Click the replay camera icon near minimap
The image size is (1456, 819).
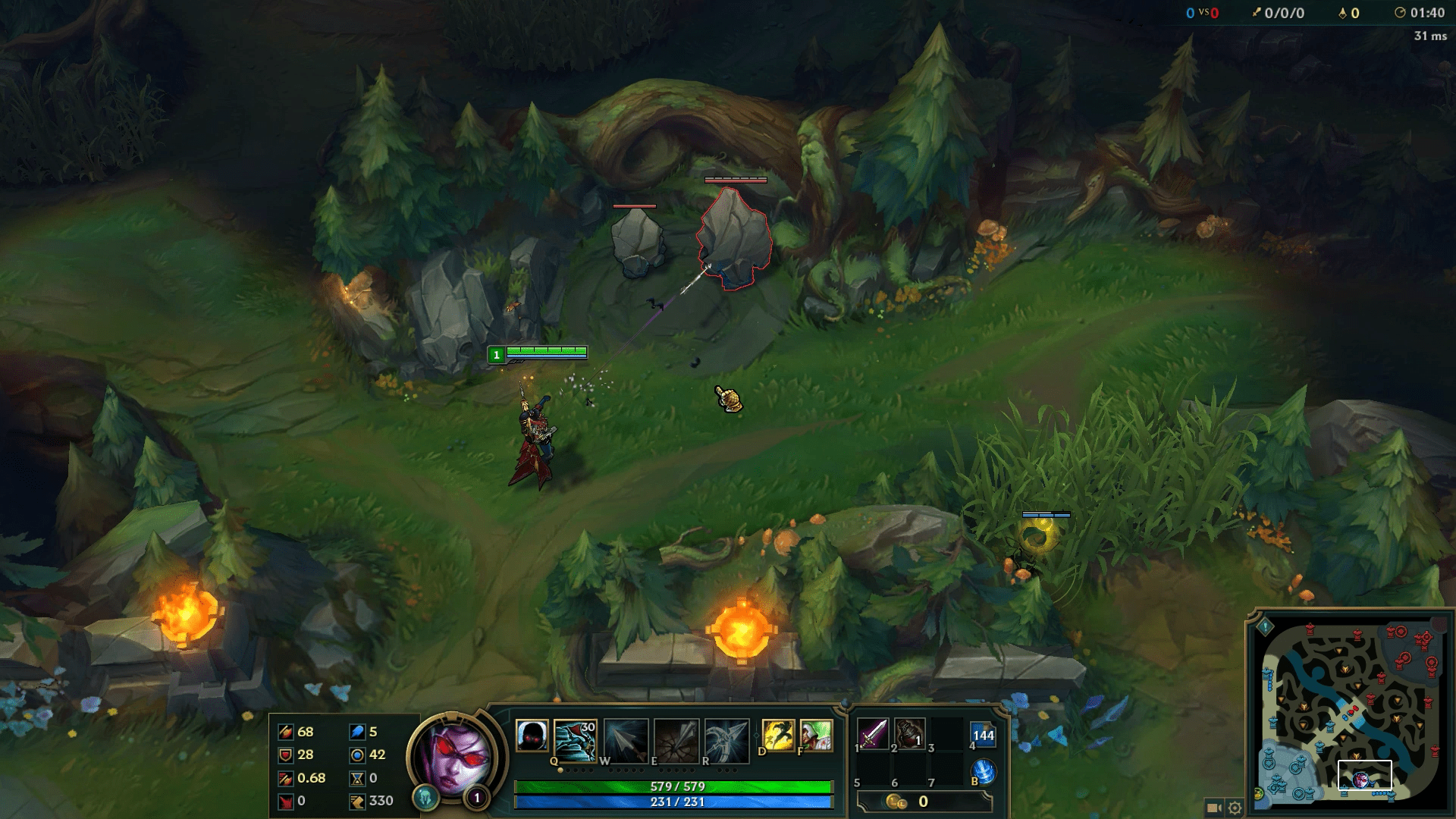tap(1215, 806)
